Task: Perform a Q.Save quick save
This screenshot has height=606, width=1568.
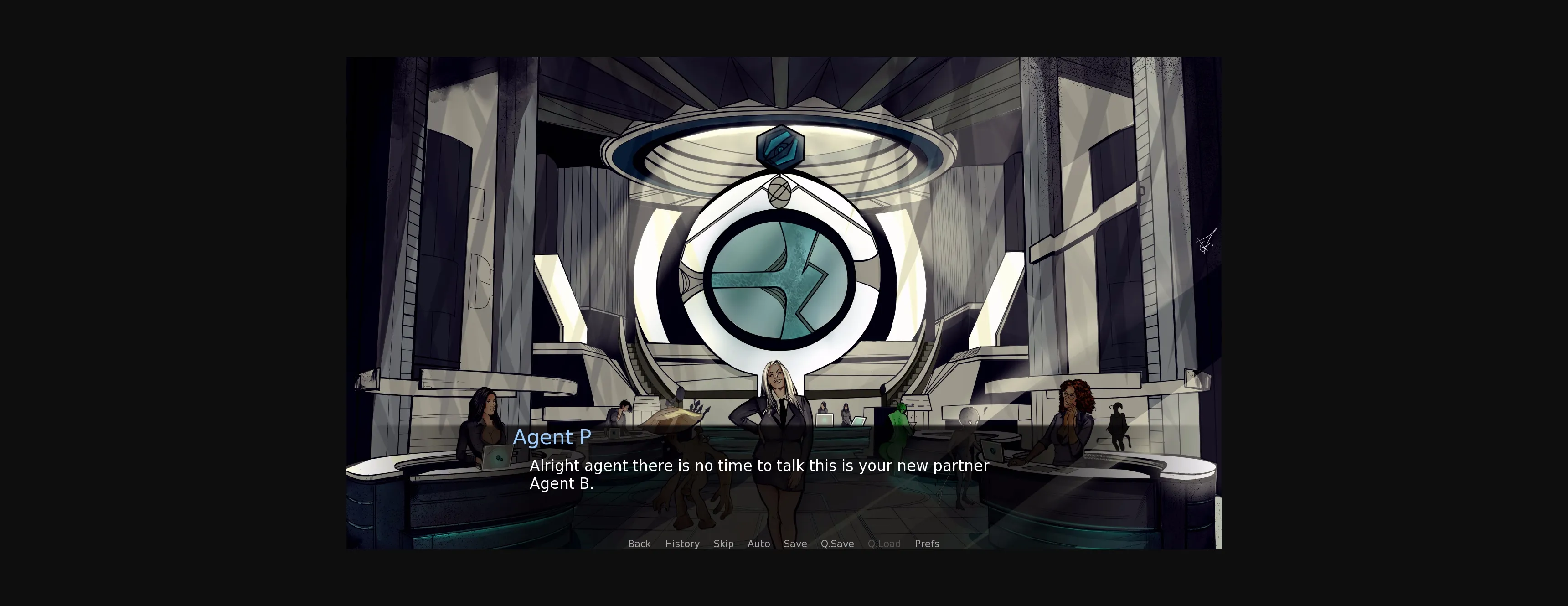Action: point(837,543)
